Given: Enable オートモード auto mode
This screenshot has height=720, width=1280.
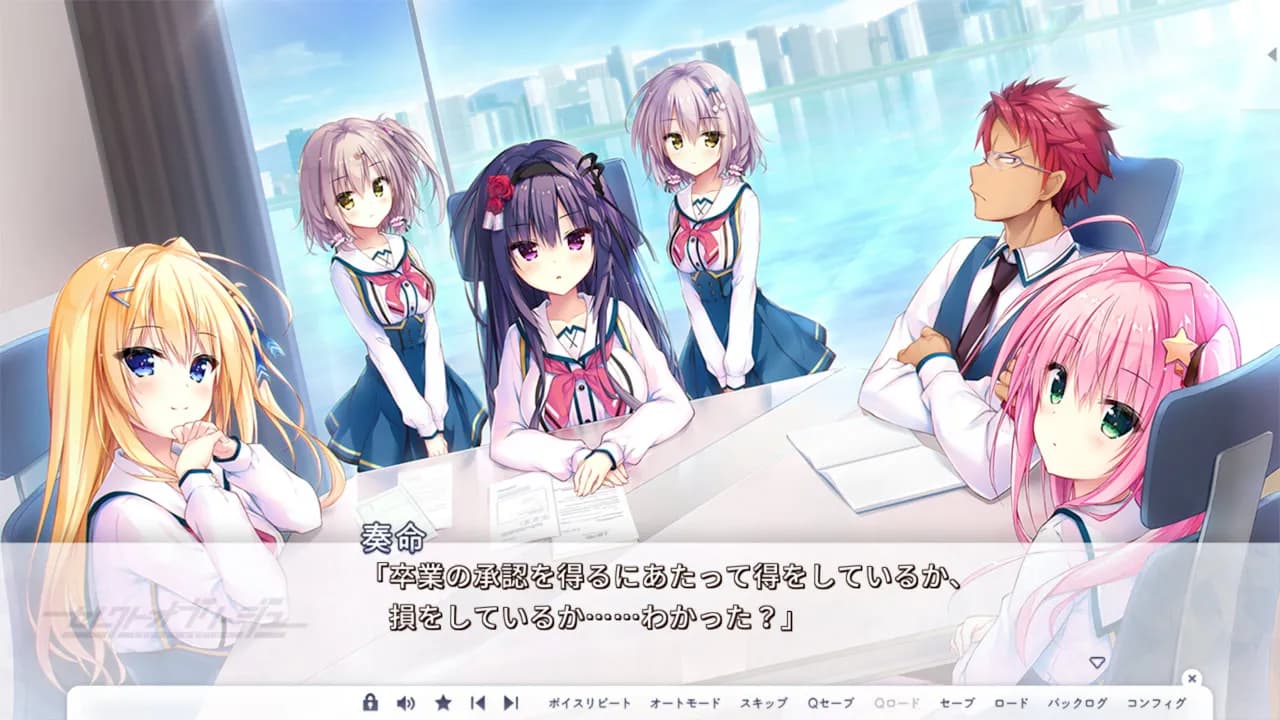Looking at the screenshot, I should point(686,703).
